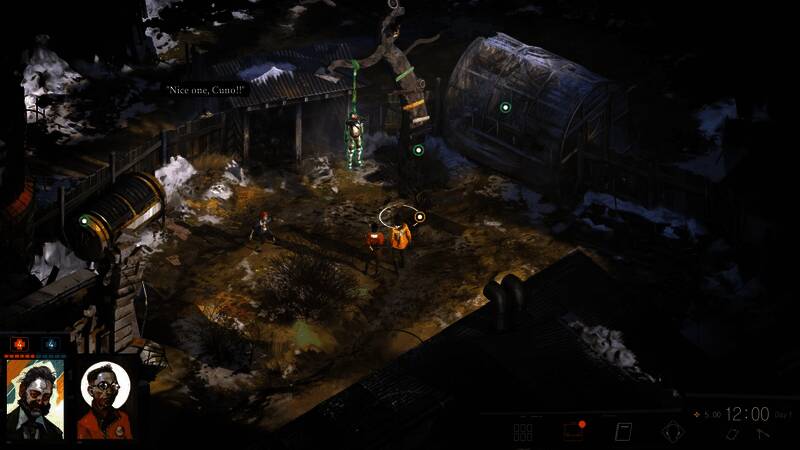
Task: Click the green orb on the domed shelter
Action: click(505, 107)
